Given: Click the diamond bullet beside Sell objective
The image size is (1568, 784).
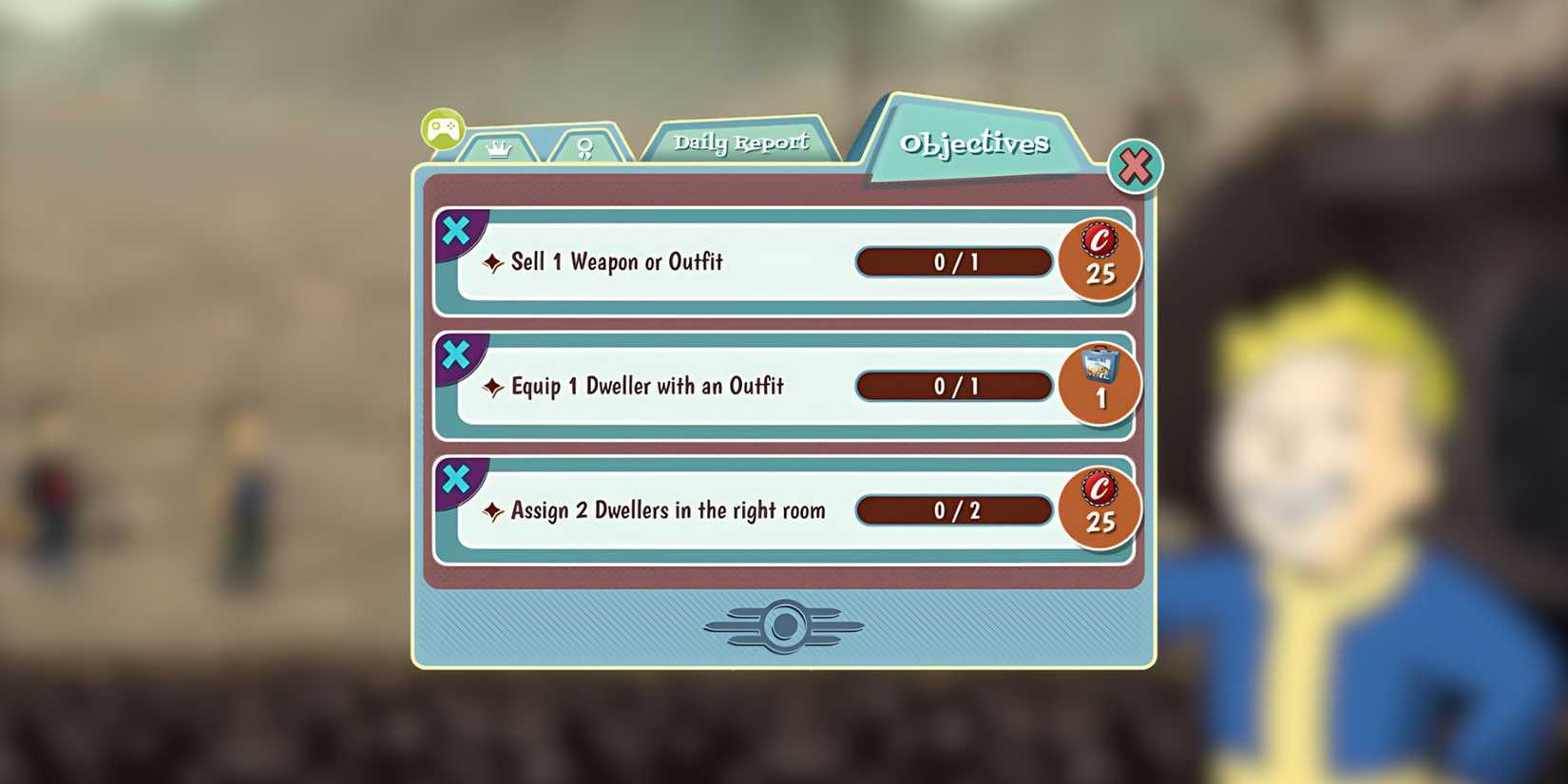Looking at the screenshot, I should pos(493,262).
